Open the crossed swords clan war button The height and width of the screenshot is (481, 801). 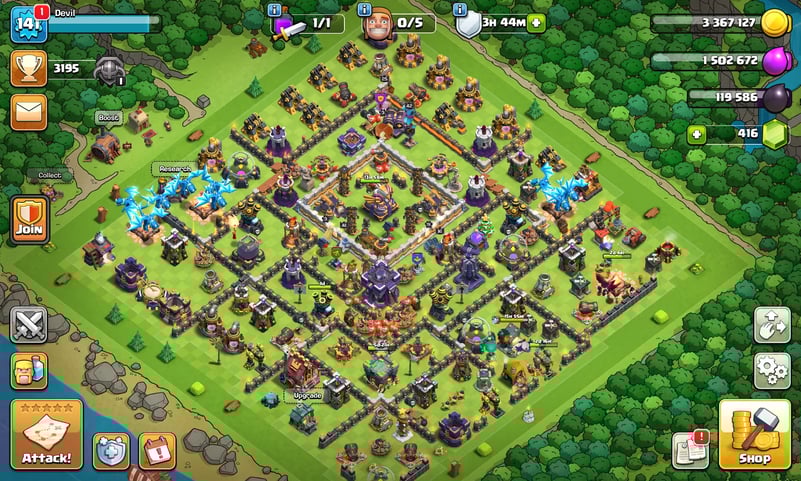[29, 325]
